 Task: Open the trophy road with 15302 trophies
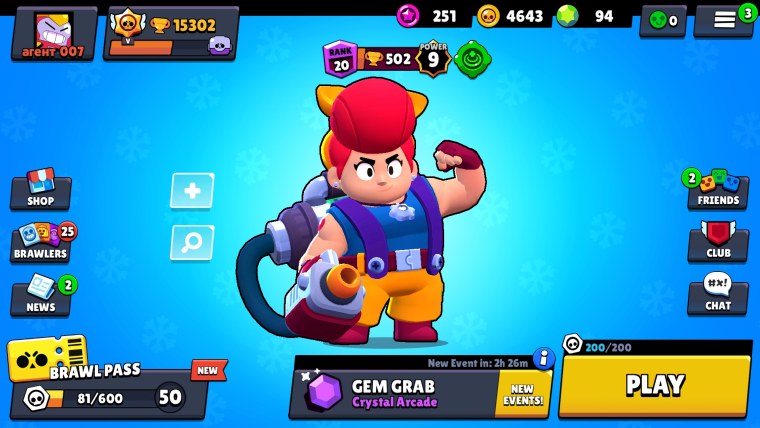coord(171,33)
